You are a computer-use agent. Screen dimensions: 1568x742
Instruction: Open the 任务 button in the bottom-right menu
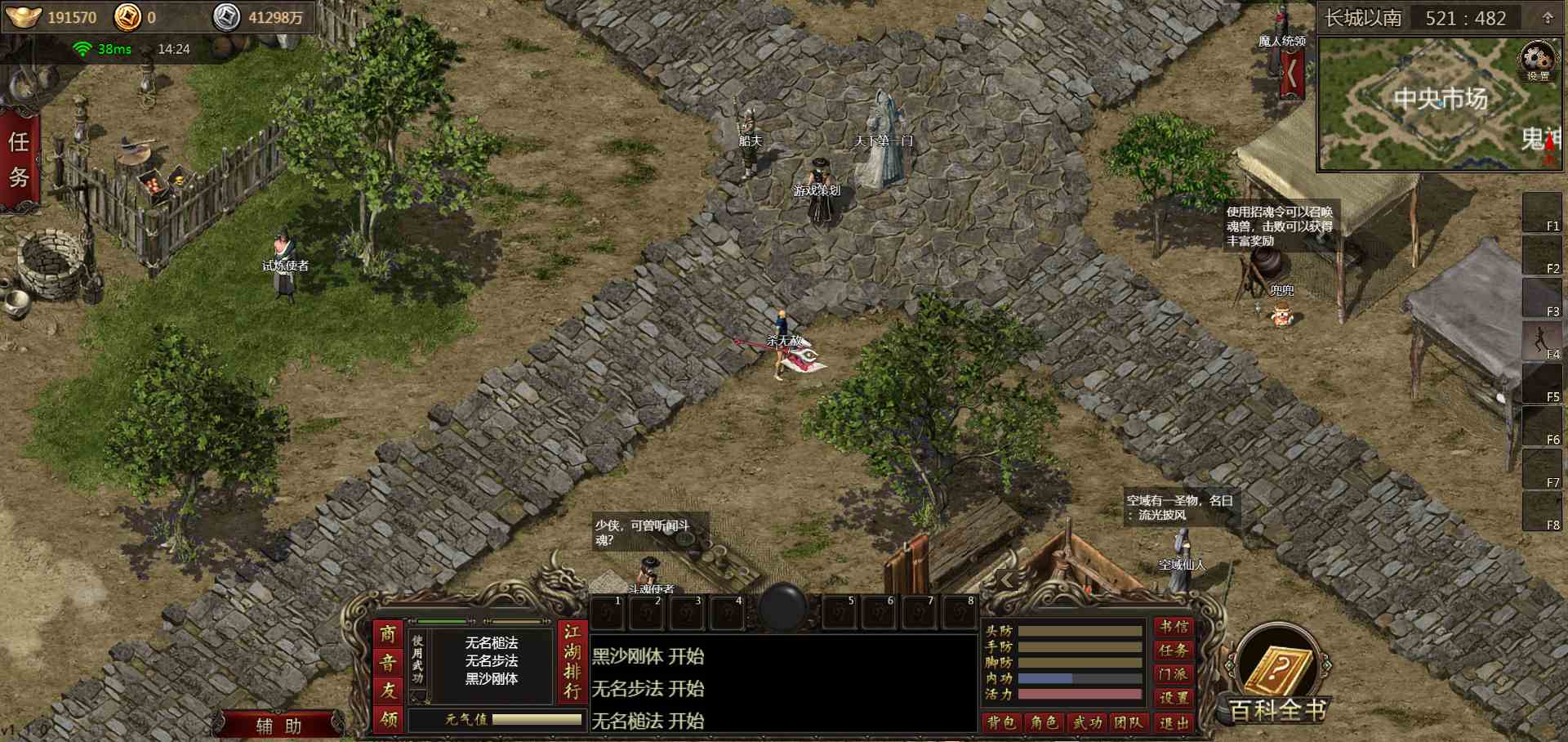click(x=1174, y=650)
